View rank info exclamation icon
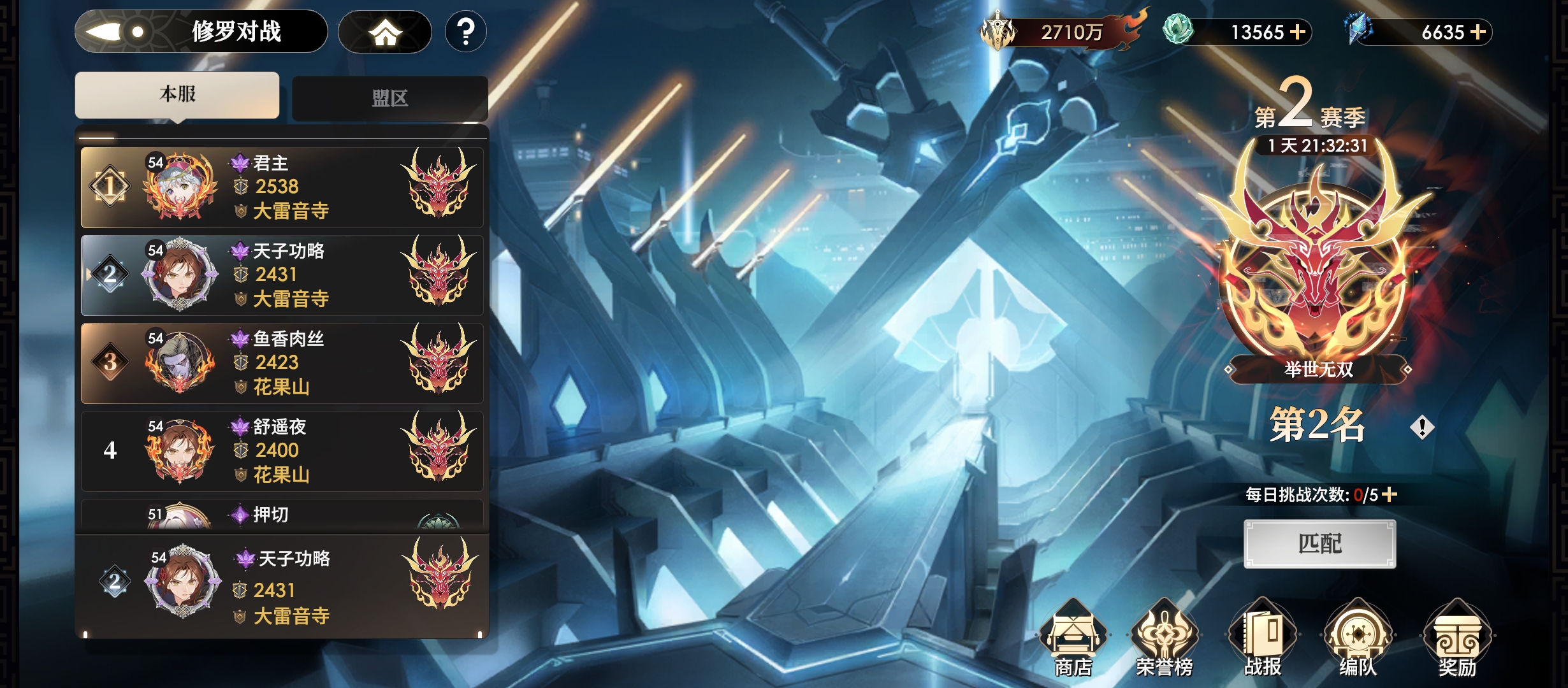Viewport: 1568px width, 688px height. (x=1422, y=427)
